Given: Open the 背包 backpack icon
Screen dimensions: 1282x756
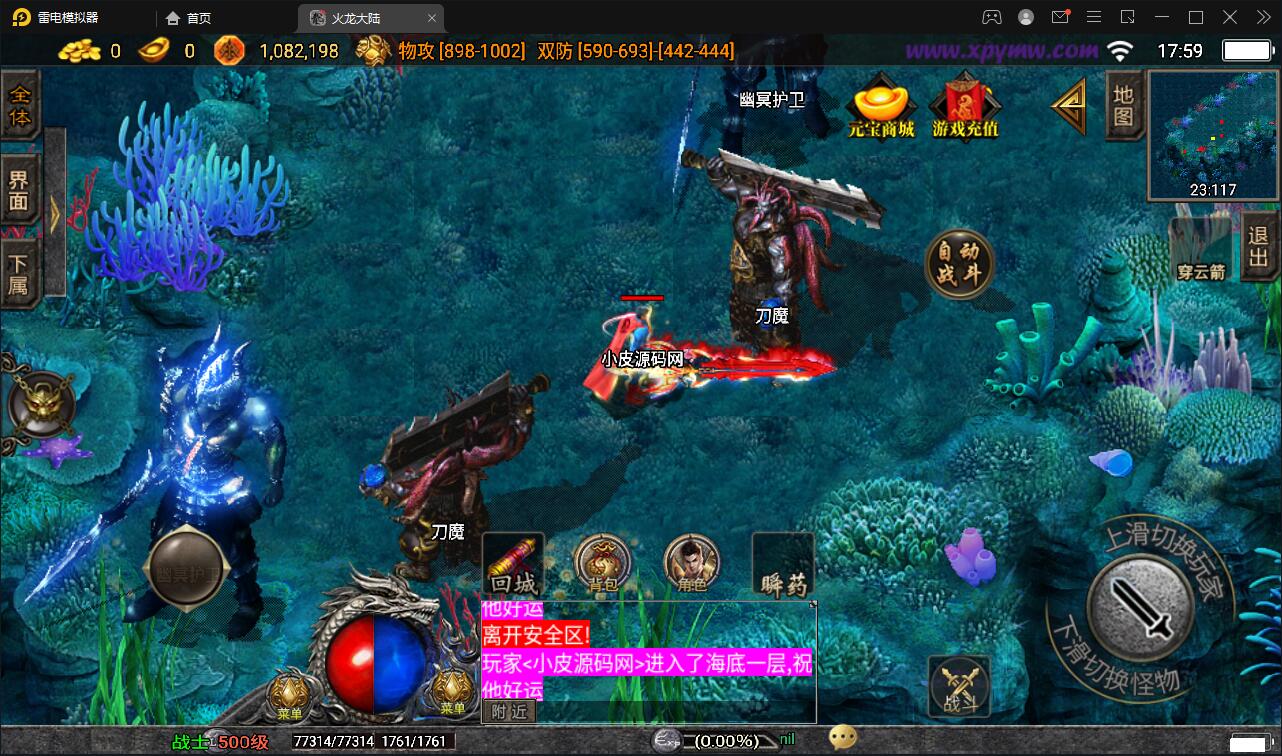Looking at the screenshot, I should [601, 563].
